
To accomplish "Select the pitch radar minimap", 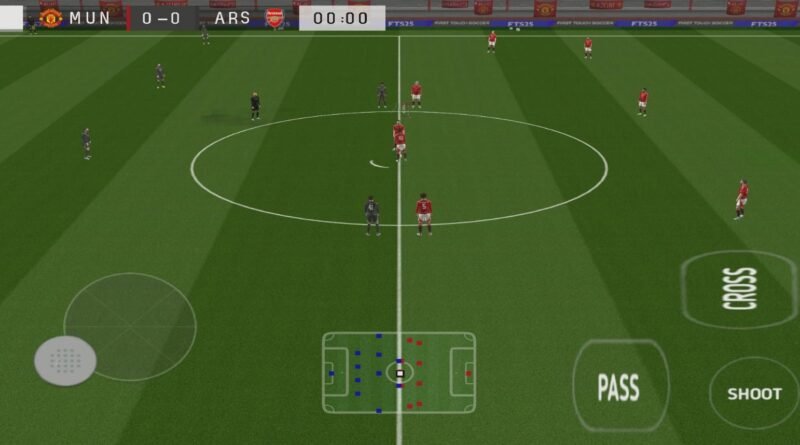I will (399, 372).
